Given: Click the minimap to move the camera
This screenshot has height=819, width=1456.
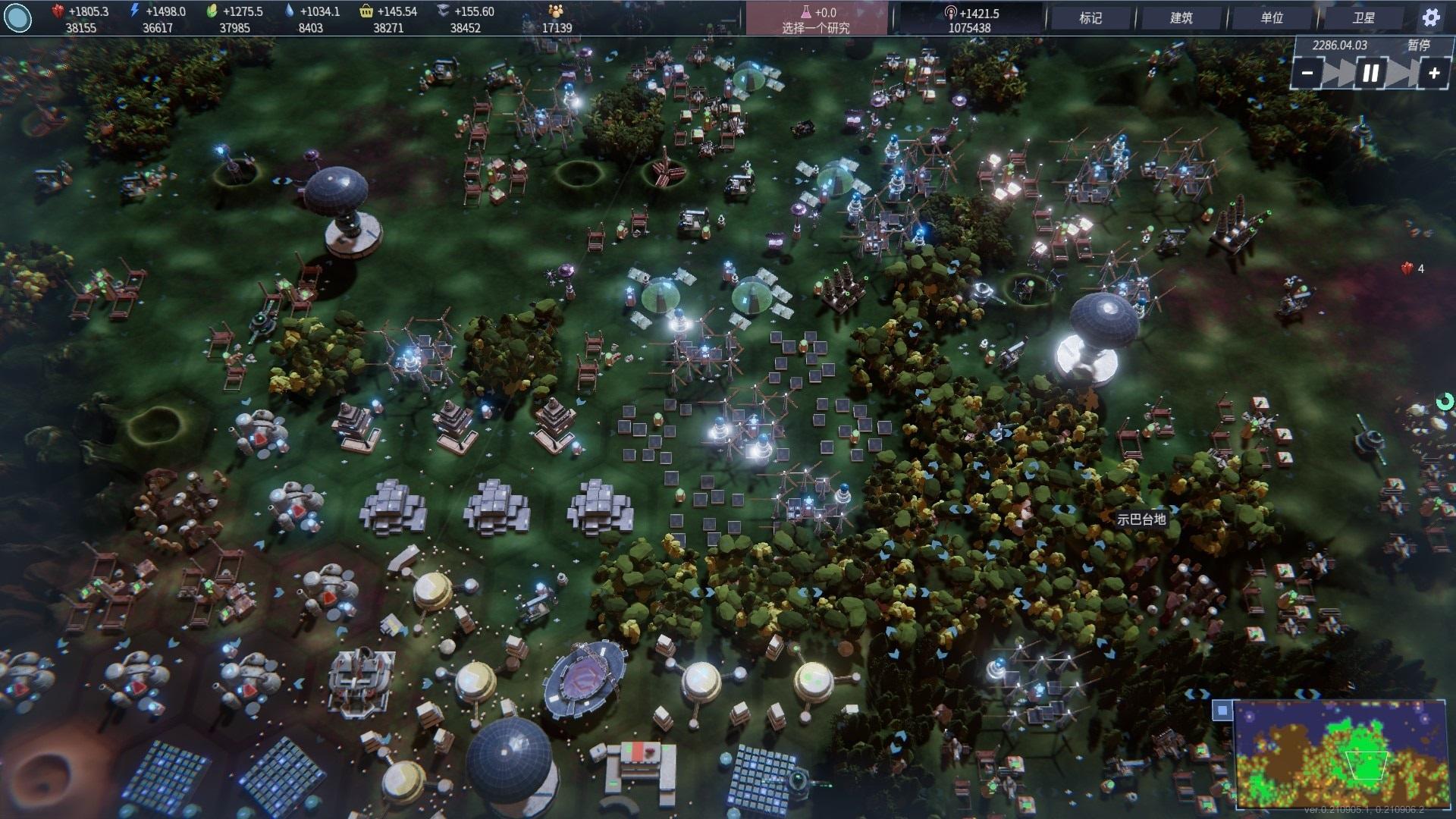Looking at the screenshot, I should click(x=1340, y=754).
